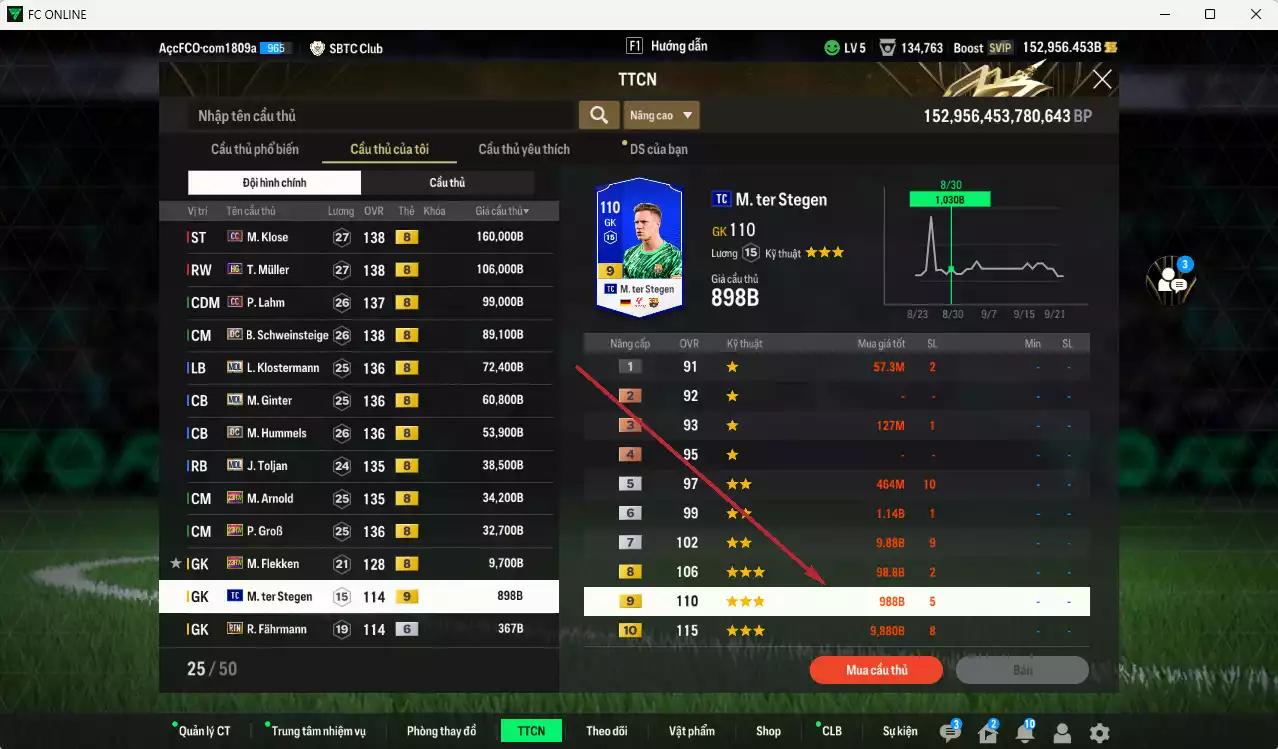Open settings gear icon
Viewport: 1278px width, 749px height.
coord(1099,733)
